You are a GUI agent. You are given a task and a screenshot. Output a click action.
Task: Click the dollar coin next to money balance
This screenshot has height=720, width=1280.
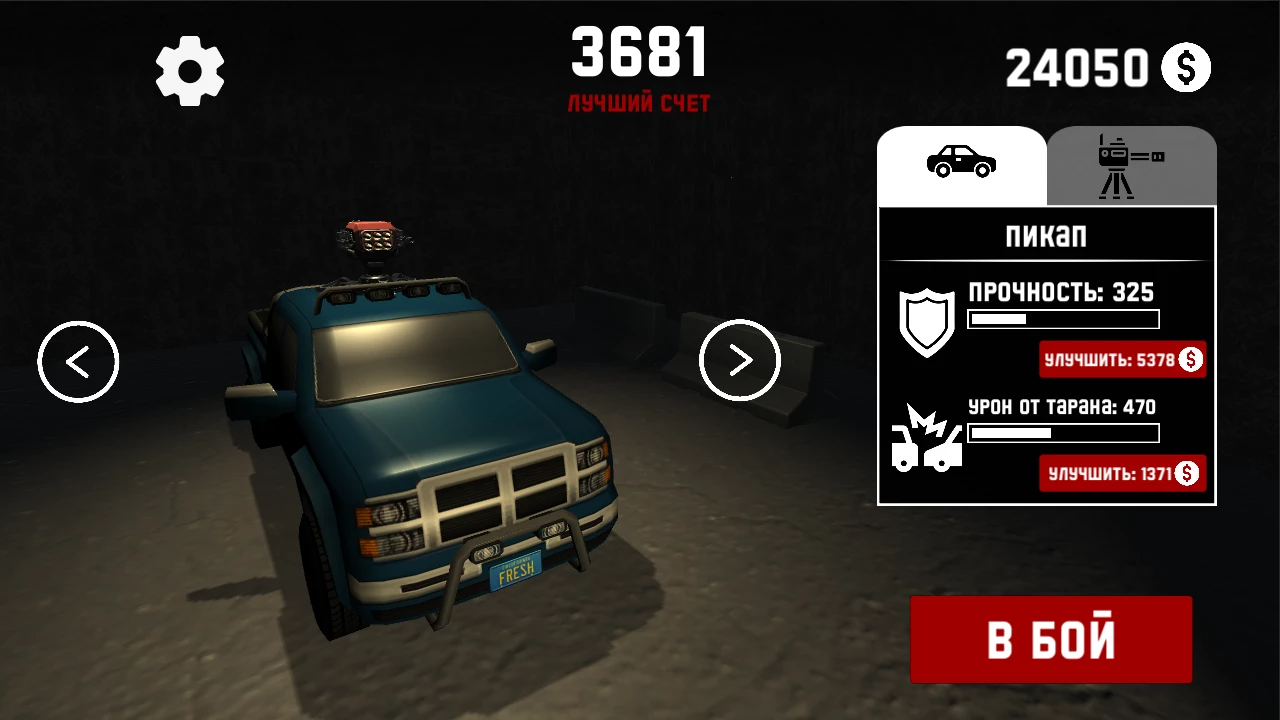[x=1186, y=68]
